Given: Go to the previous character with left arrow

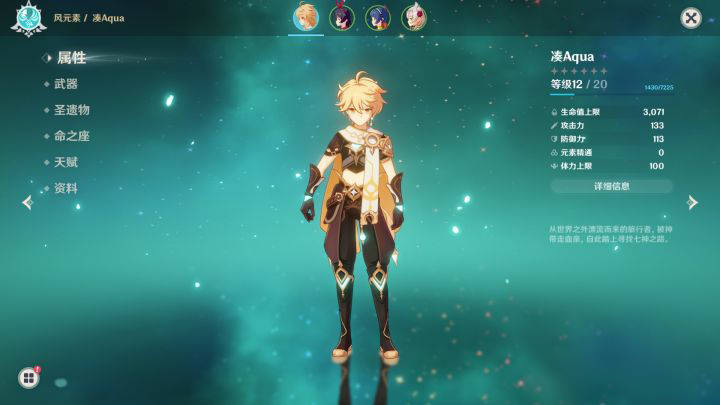Looking at the screenshot, I should coord(27,202).
